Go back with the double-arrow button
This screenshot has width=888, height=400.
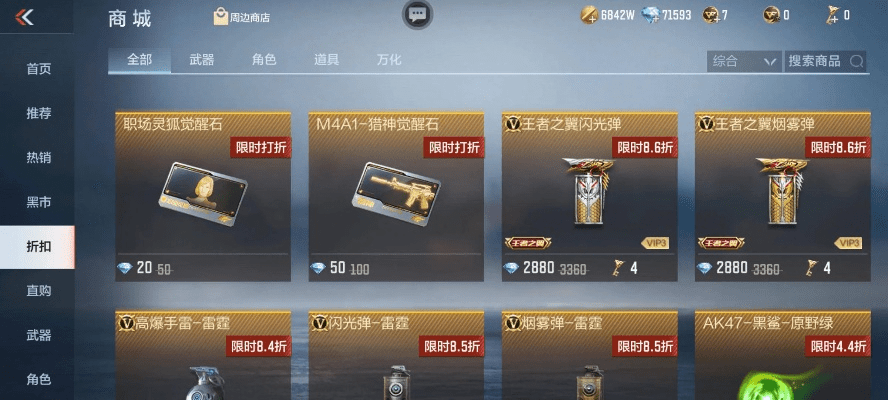[x=25, y=16]
